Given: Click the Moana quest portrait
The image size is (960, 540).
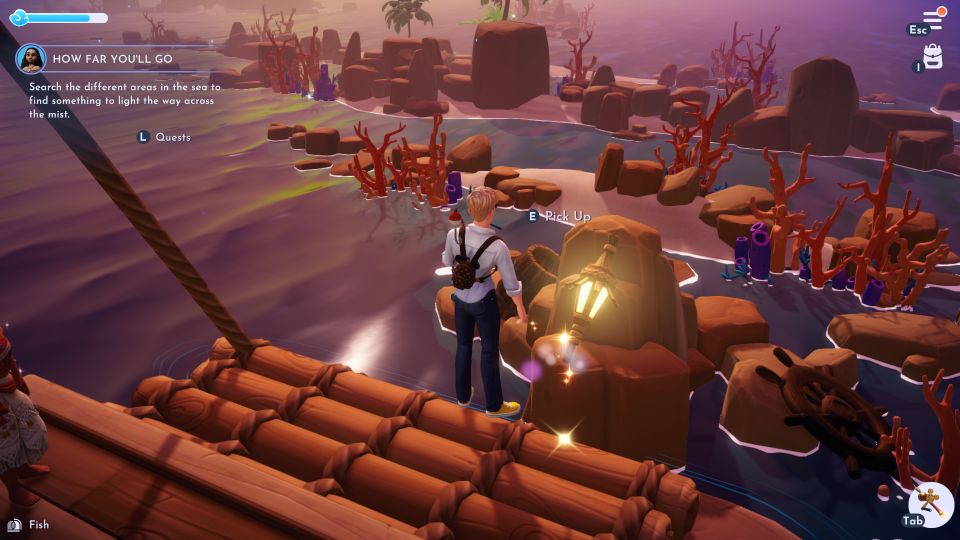Looking at the screenshot, I should (31, 59).
